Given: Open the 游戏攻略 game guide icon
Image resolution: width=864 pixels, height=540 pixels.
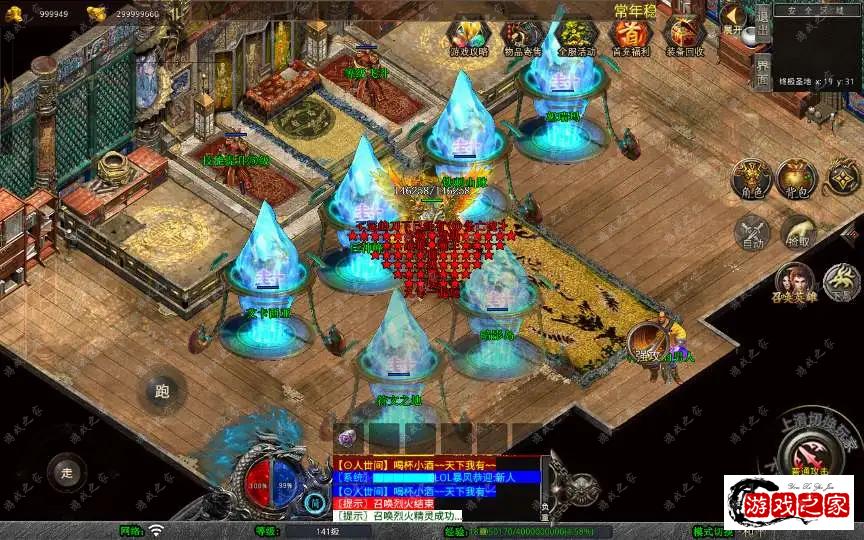Looking at the screenshot, I should point(467,37).
